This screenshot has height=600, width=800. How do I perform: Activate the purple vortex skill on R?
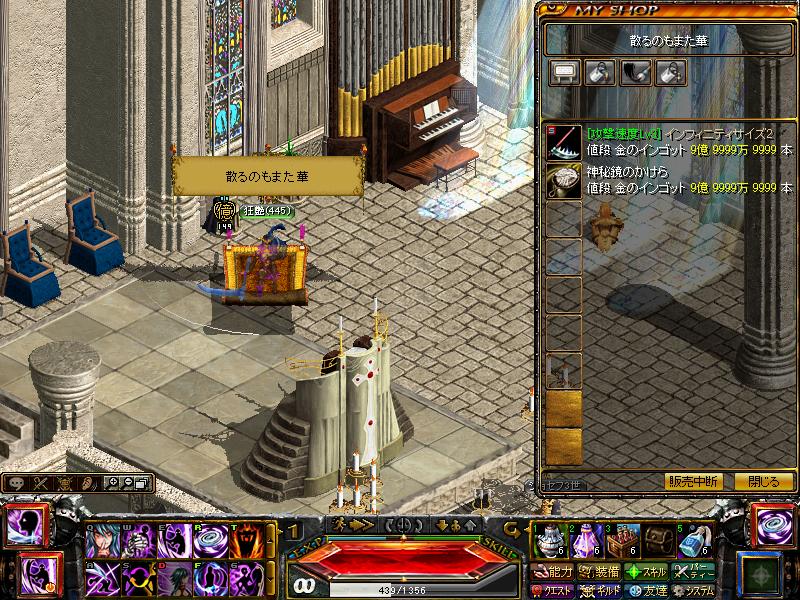pos(211,541)
